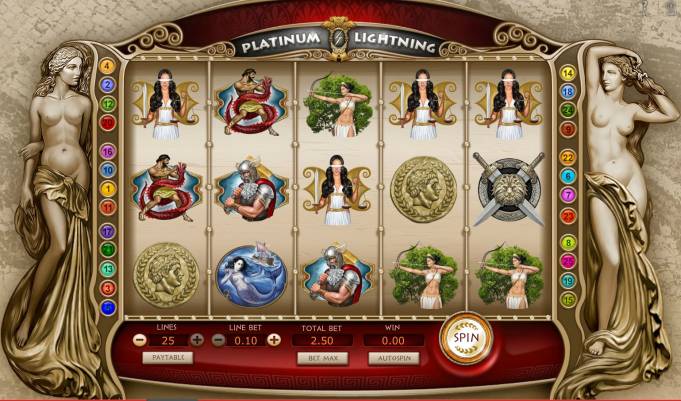The image size is (681, 401).
Task: Highlight payline 10 marker
Action: coord(108,170)
